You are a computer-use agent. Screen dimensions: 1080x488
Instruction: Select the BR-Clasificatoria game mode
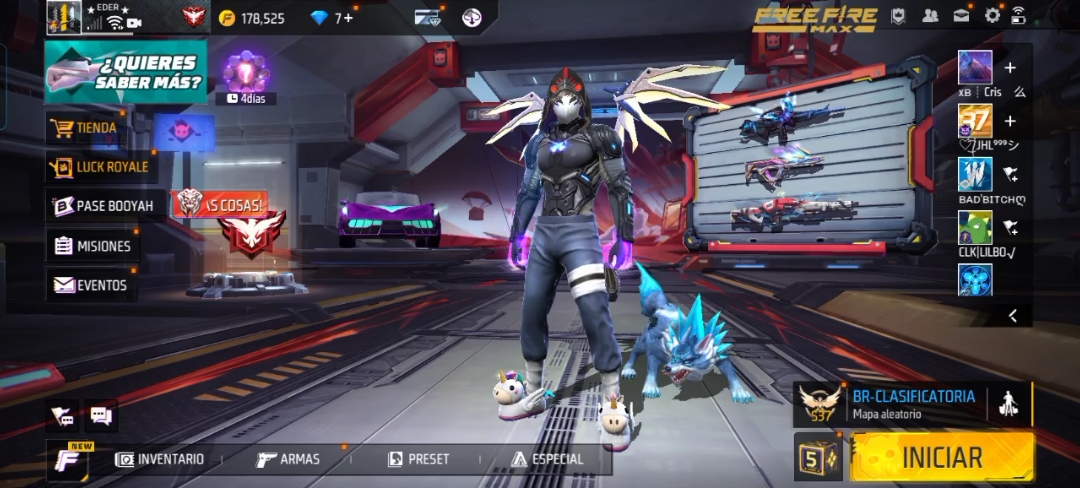coord(912,403)
